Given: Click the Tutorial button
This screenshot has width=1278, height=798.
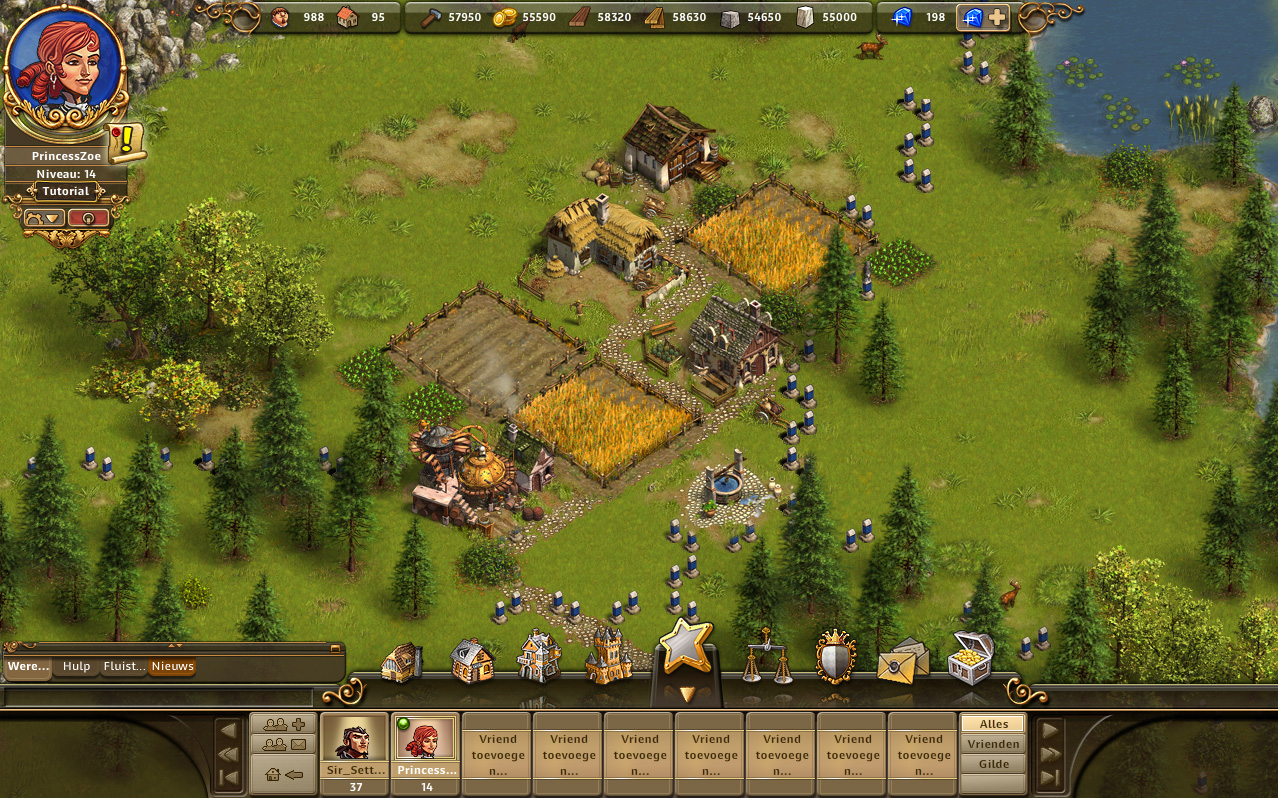Looking at the screenshot, I should [66, 191].
